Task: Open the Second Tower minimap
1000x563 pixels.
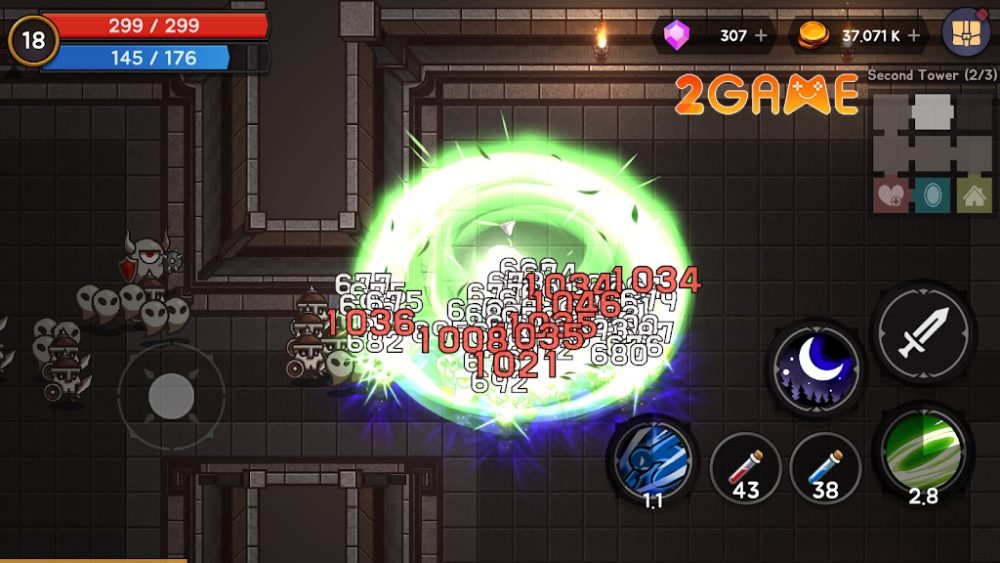Action: pyautogui.click(x=932, y=130)
